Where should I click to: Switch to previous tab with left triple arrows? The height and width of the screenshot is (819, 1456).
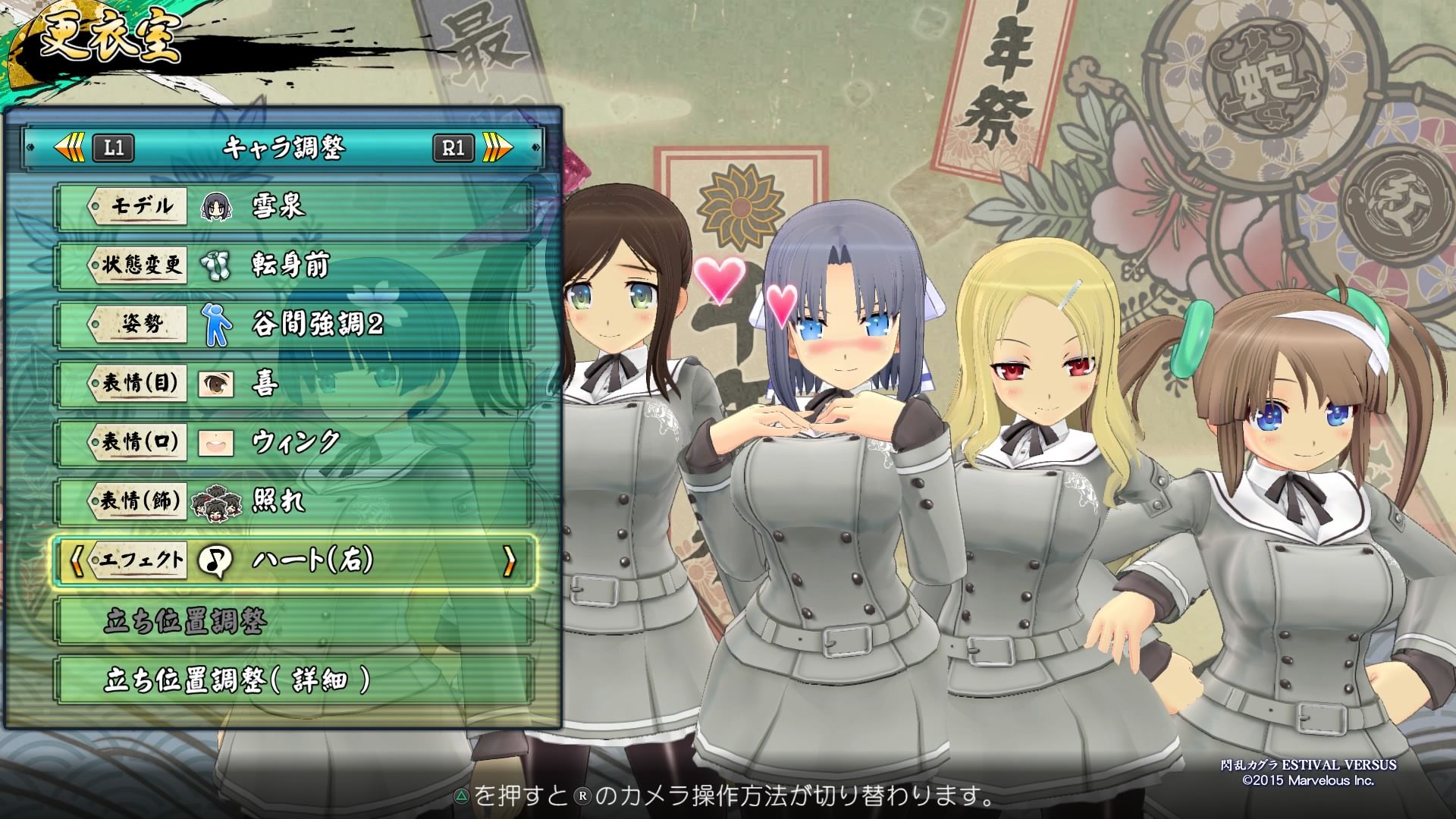(70, 147)
